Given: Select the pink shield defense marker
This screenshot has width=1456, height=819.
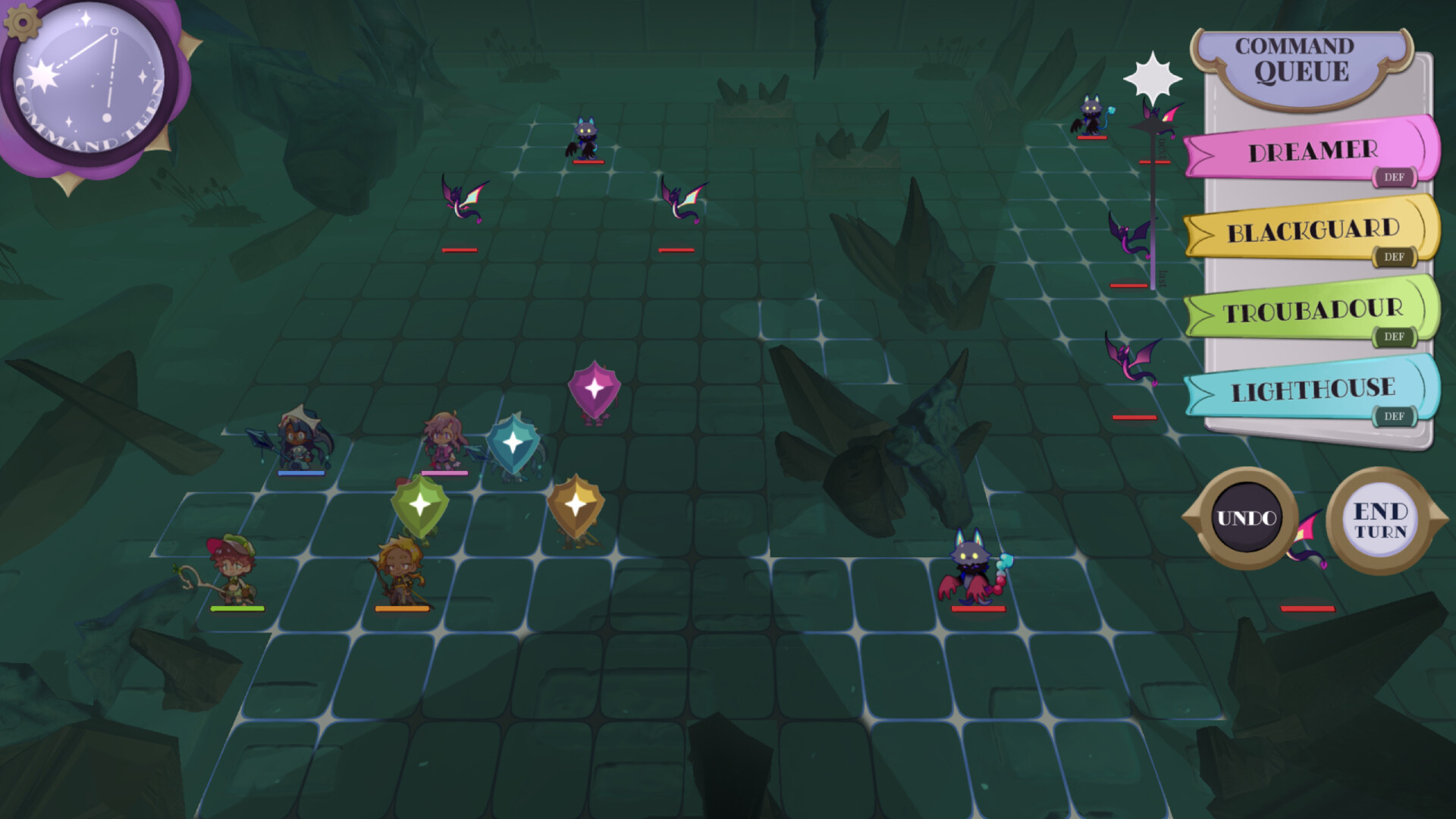Looking at the screenshot, I should pos(596,390).
